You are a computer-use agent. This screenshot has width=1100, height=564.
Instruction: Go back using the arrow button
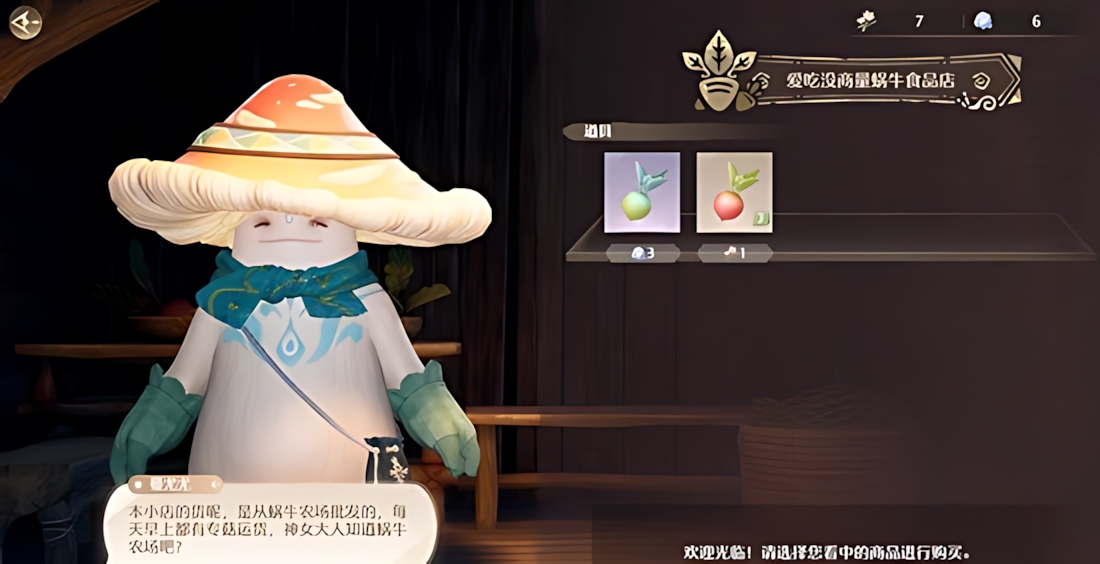24,22
